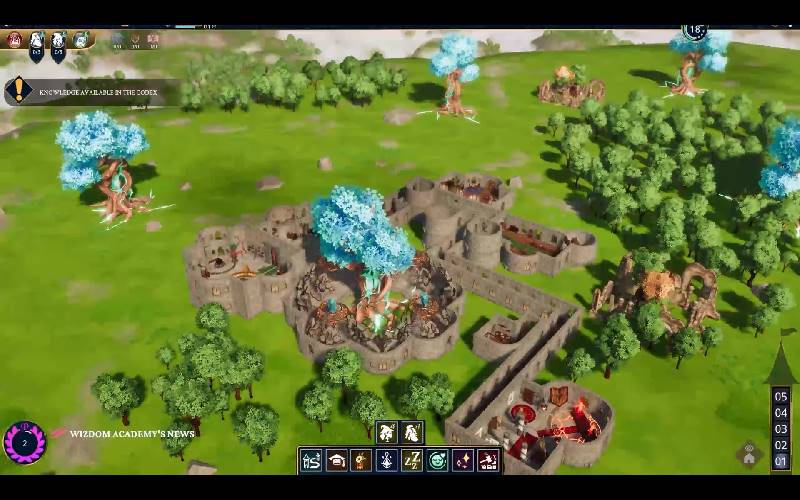Choose the left wizard icon above toolbar
800x500 pixels.
(x=387, y=433)
